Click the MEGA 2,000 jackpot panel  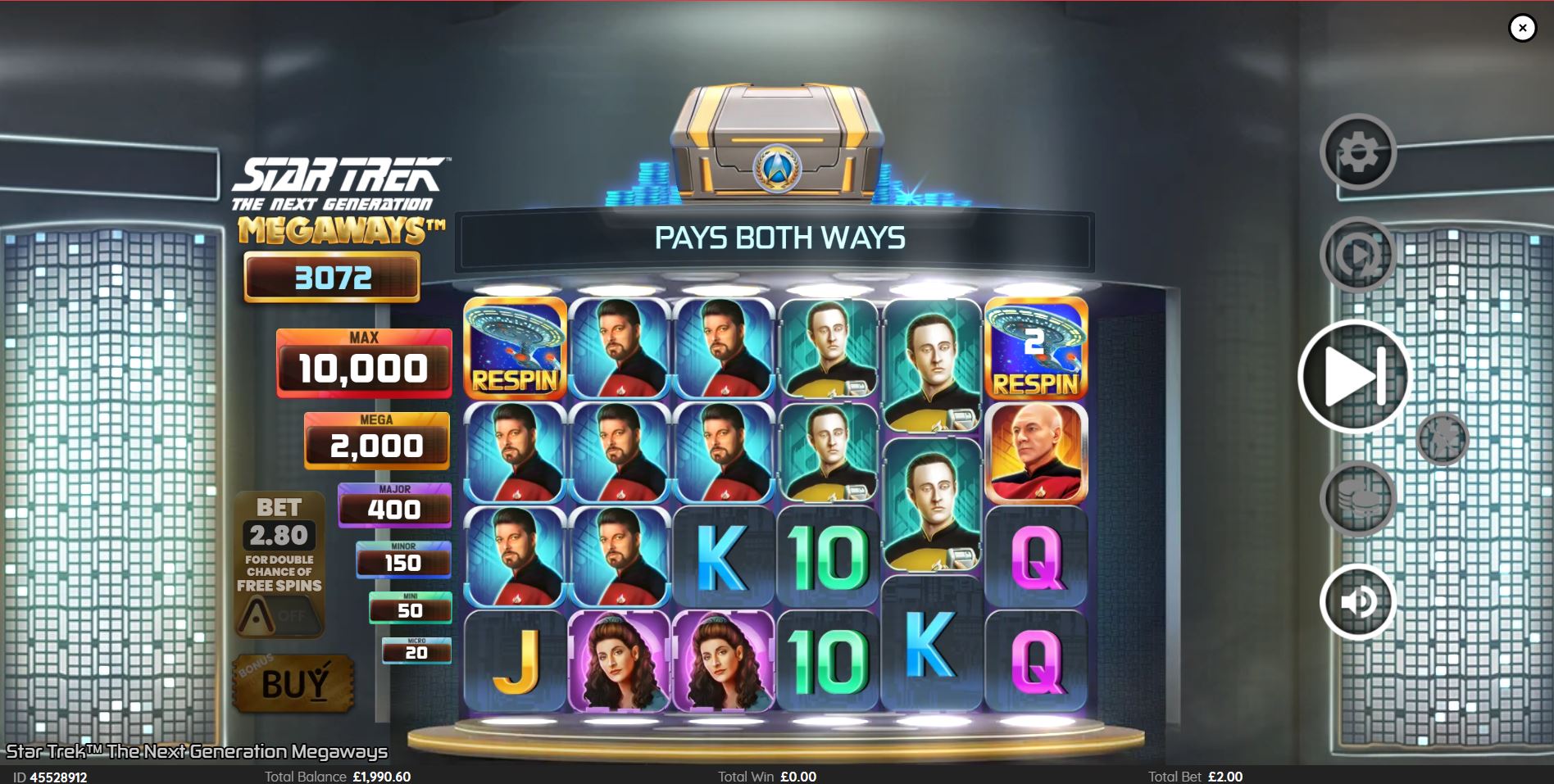376,441
